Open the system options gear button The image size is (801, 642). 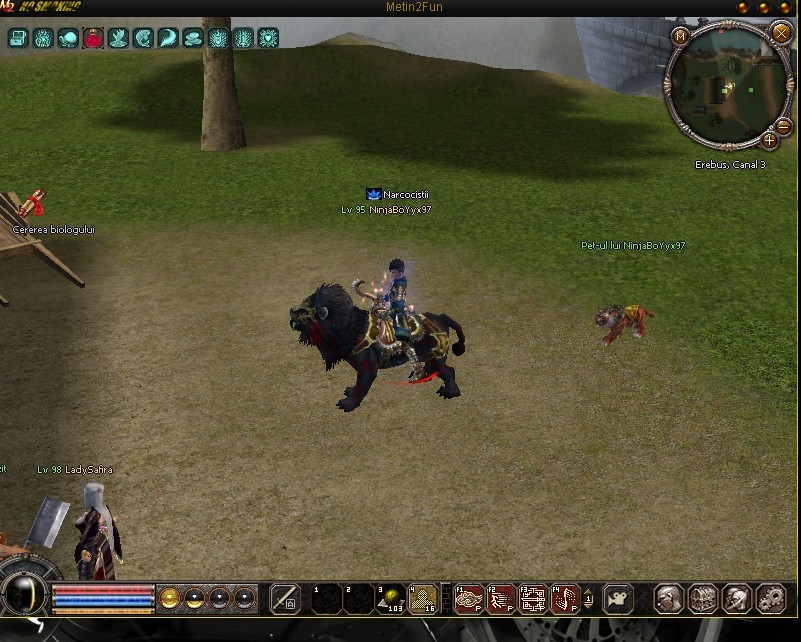point(771,599)
